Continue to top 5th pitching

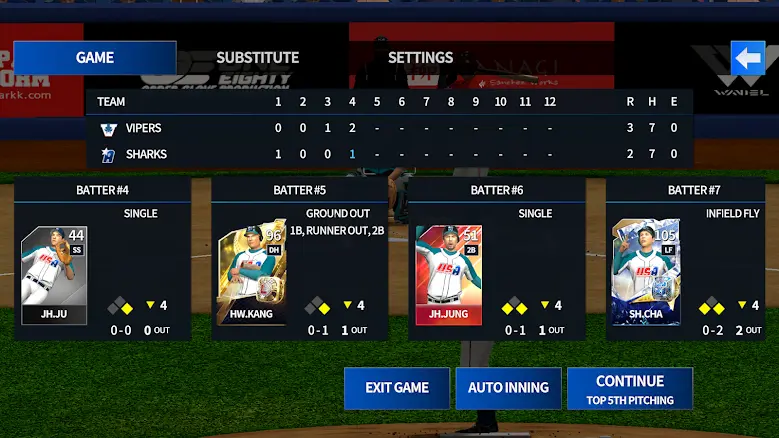click(x=630, y=389)
